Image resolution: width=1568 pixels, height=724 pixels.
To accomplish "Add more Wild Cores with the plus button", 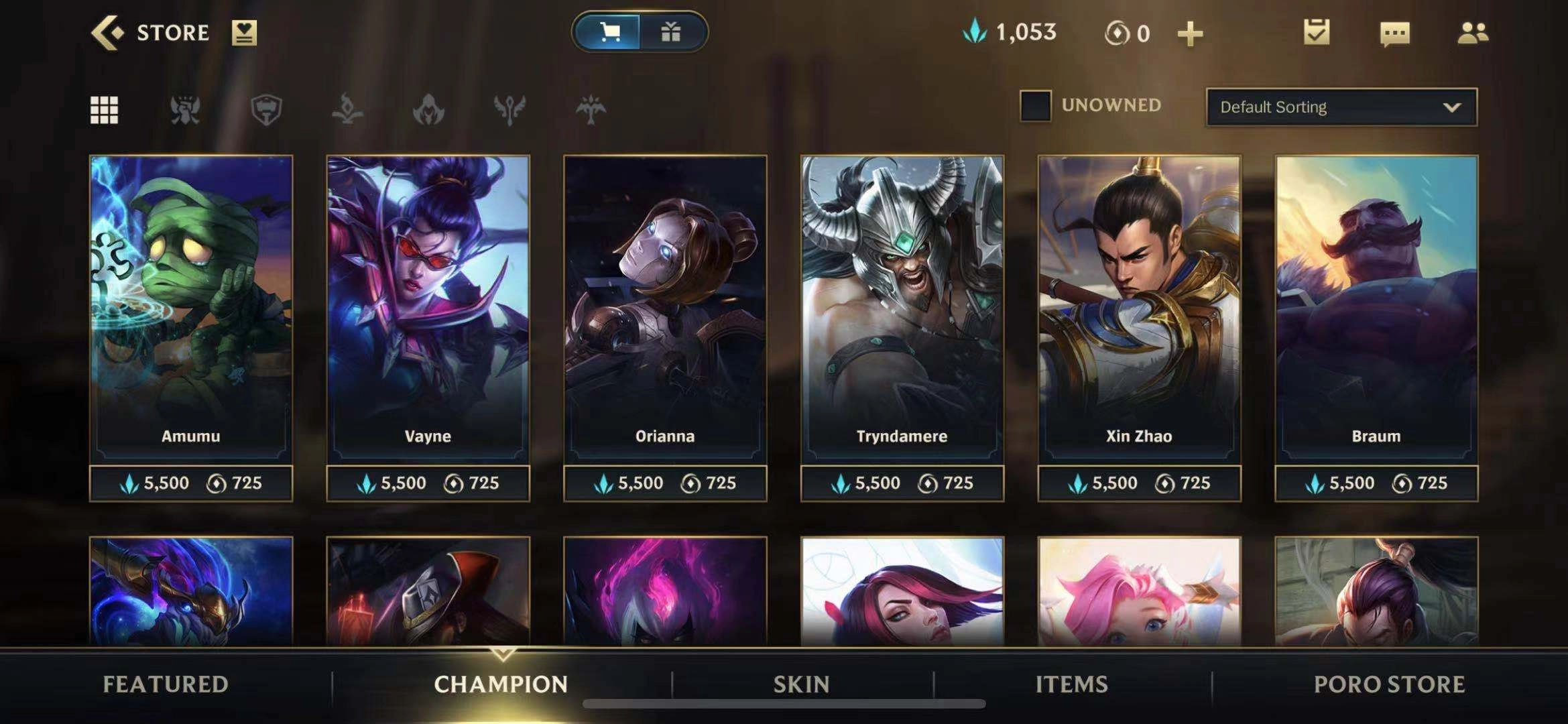I will pos(1190,34).
